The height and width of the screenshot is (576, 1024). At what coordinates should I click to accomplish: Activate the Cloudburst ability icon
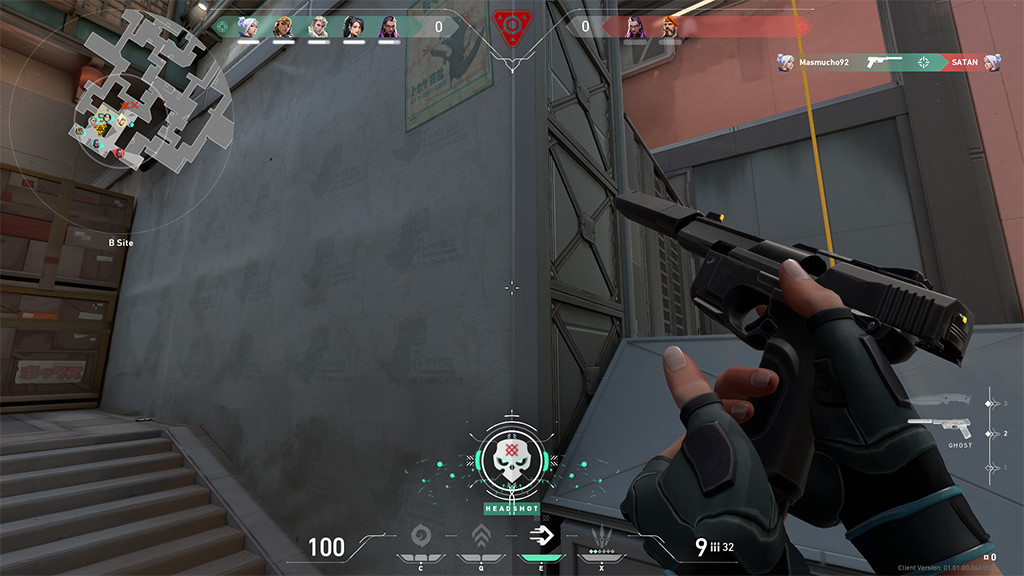[x=420, y=534]
